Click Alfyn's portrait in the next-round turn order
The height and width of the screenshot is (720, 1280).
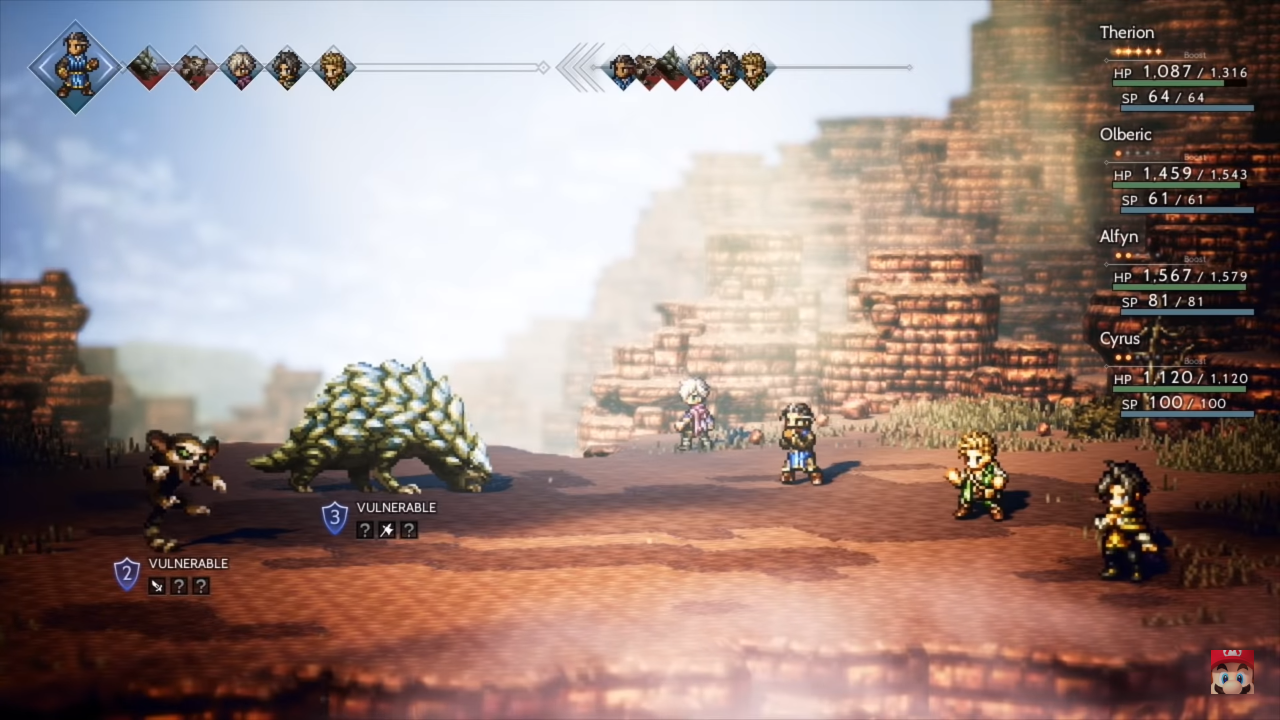pyautogui.click(x=752, y=68)
